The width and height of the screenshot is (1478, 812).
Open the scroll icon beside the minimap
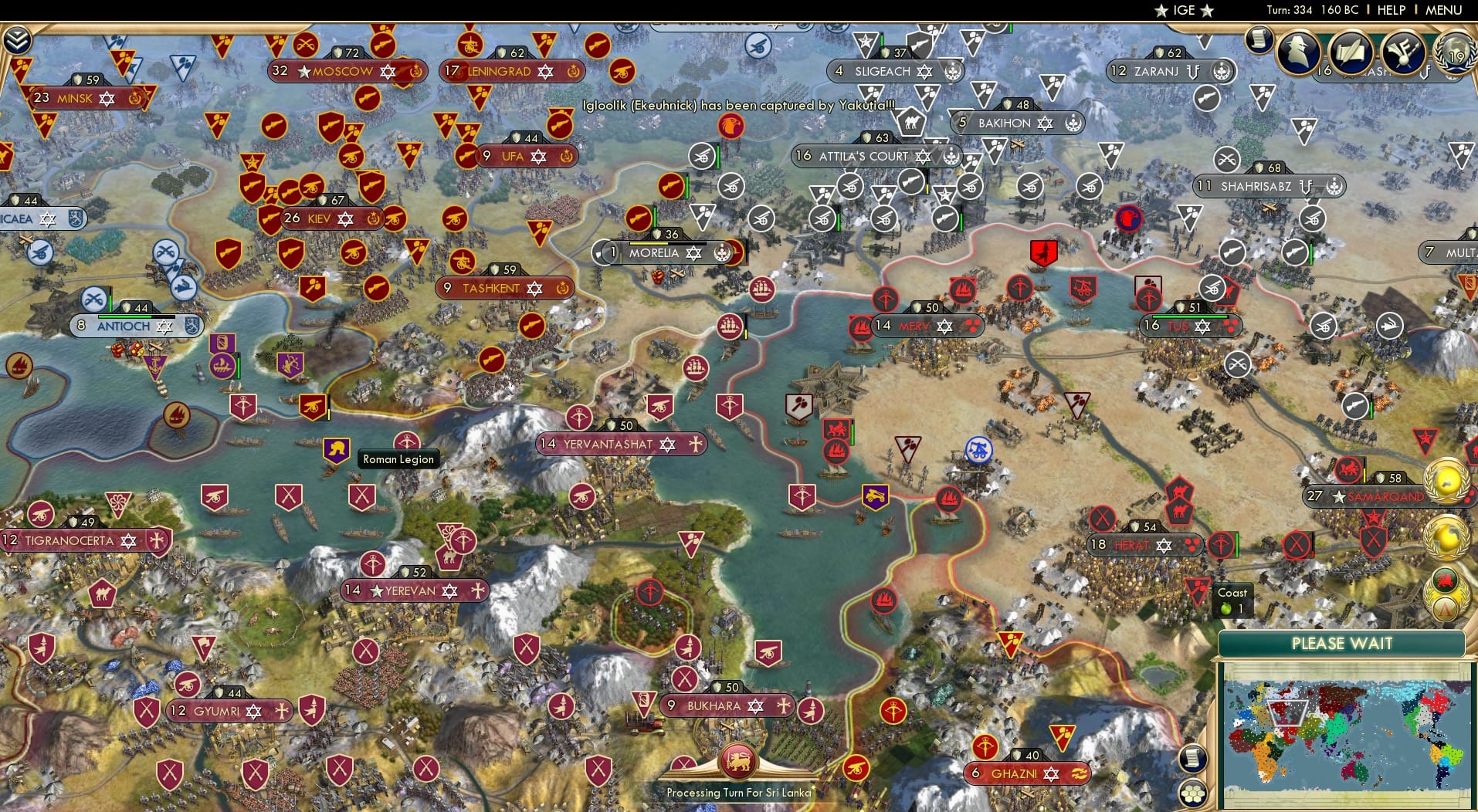point(1193,759)
